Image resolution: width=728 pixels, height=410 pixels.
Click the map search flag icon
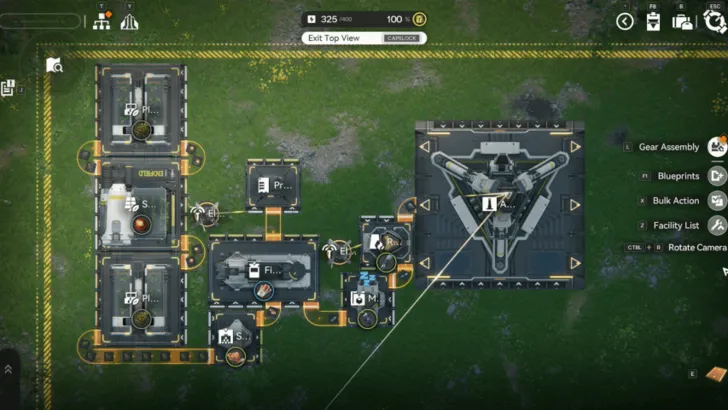point(54,65)
